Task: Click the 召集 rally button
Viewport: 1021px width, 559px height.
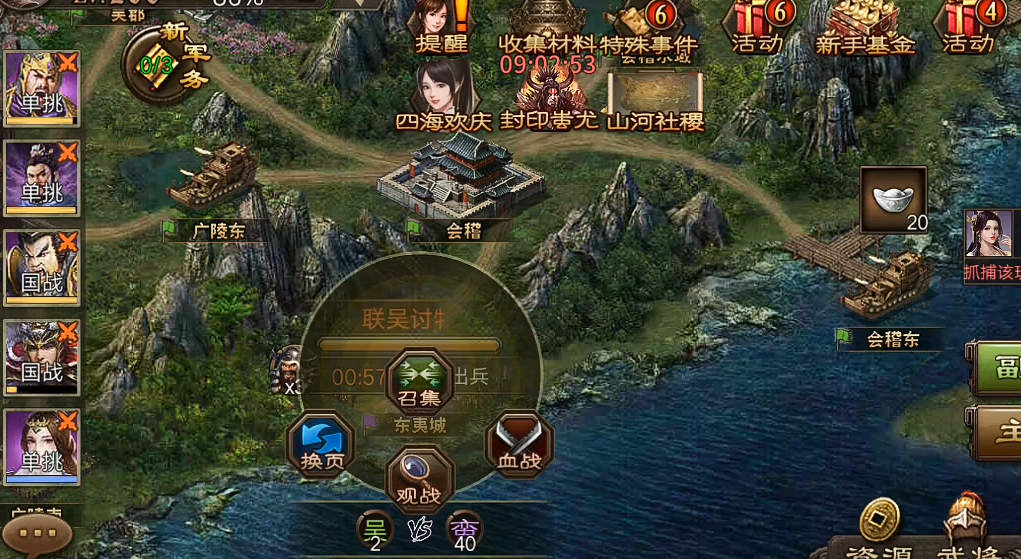Action: pos(420,380)
